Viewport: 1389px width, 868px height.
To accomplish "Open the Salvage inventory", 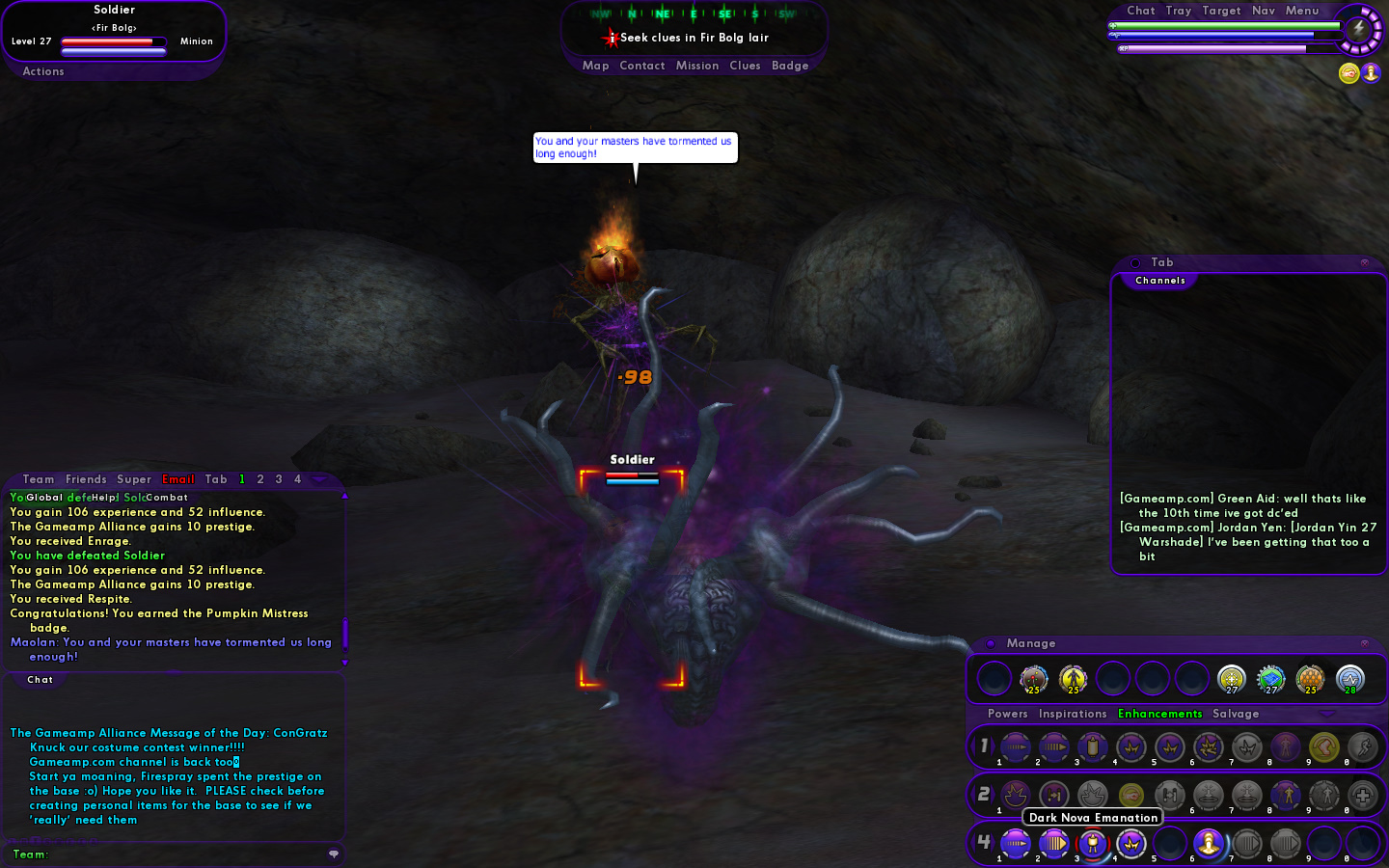I will pyautogui.click(x=1236, y=714).
